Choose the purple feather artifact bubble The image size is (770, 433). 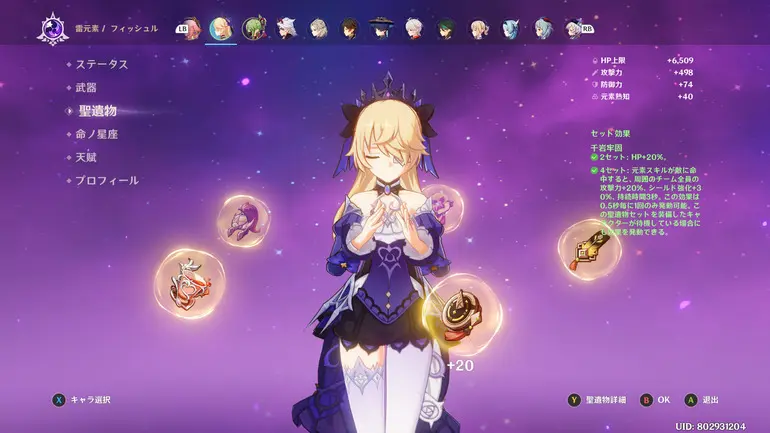[242, 221]
